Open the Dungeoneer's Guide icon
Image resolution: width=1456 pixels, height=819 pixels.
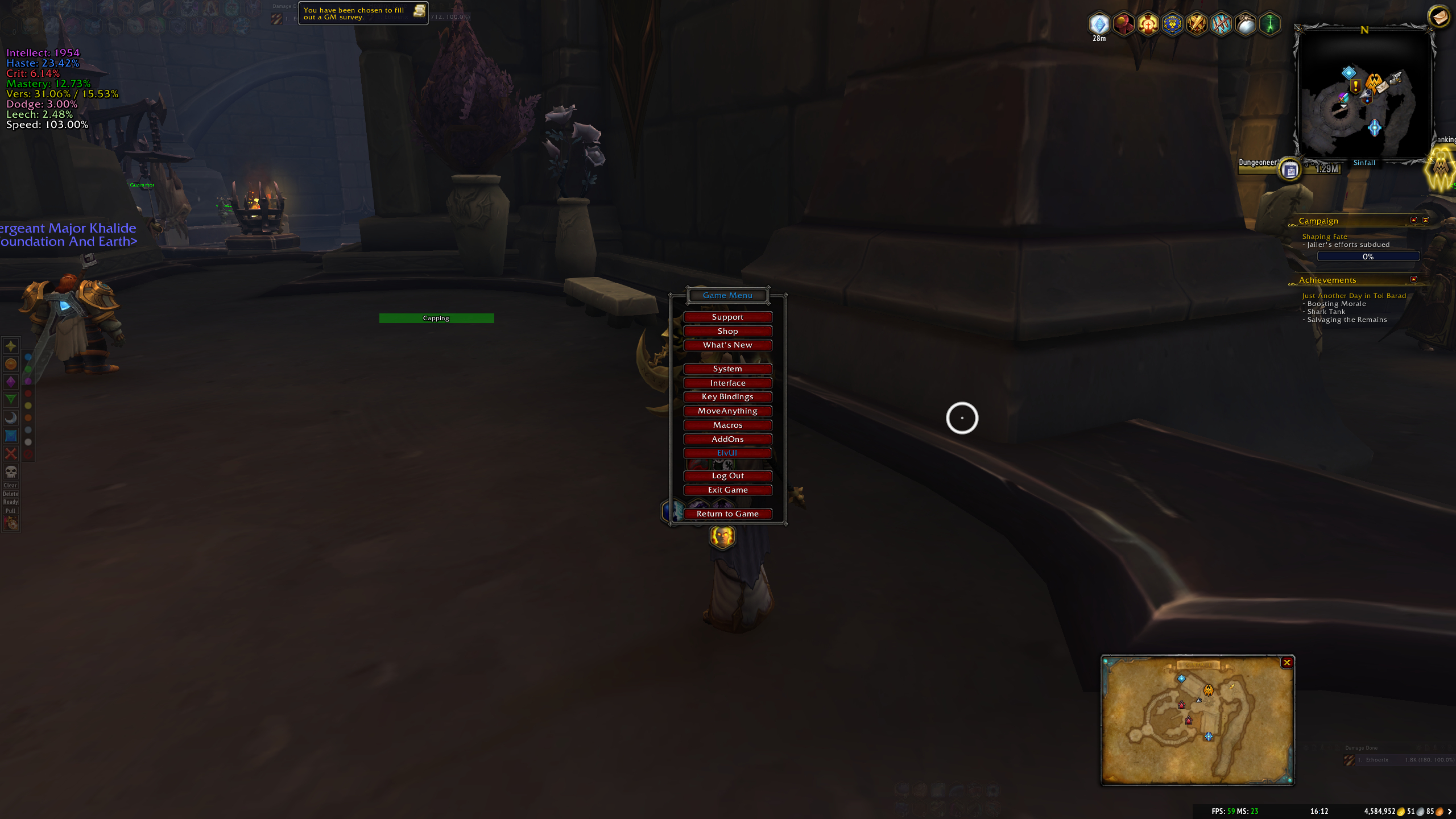[x=1290, y=169]
